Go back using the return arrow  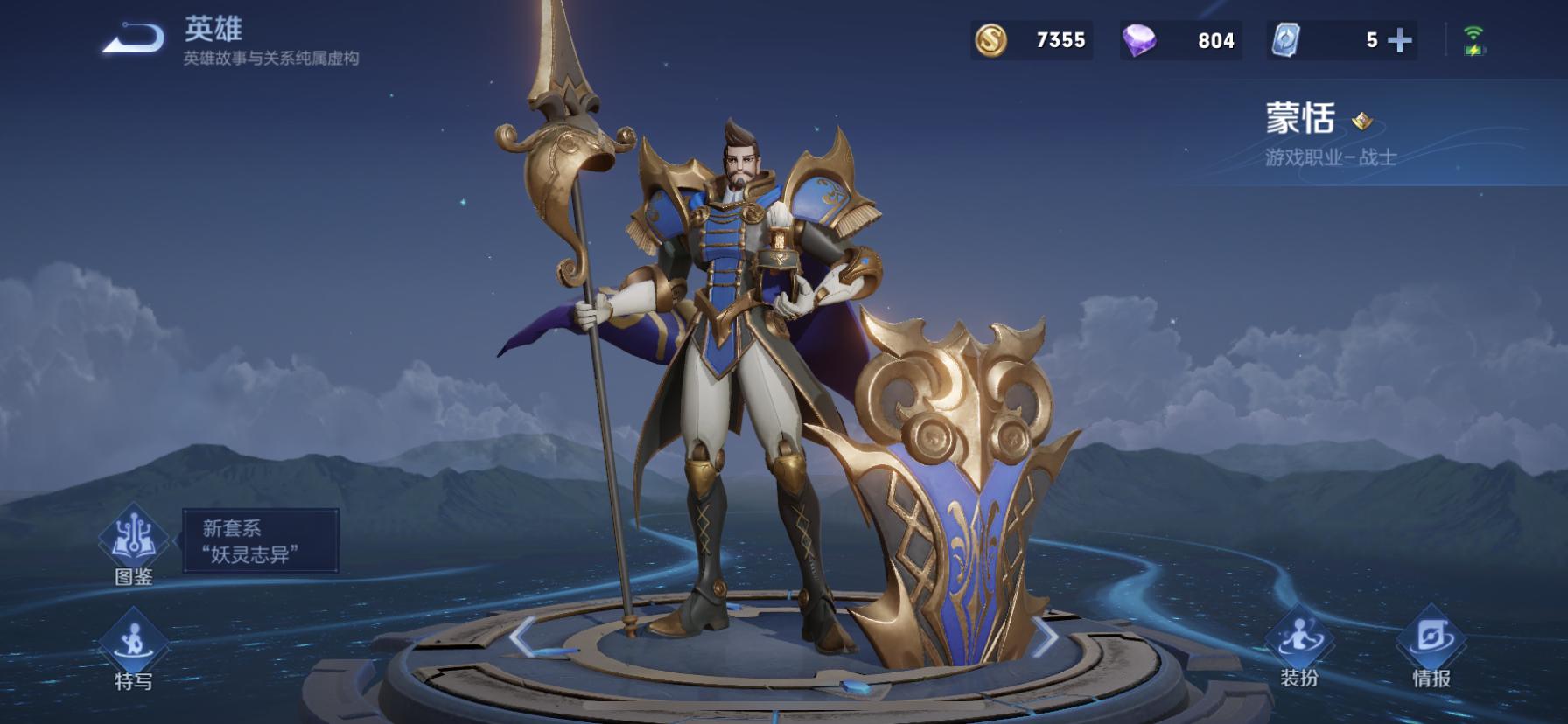(x=133, y=39)
